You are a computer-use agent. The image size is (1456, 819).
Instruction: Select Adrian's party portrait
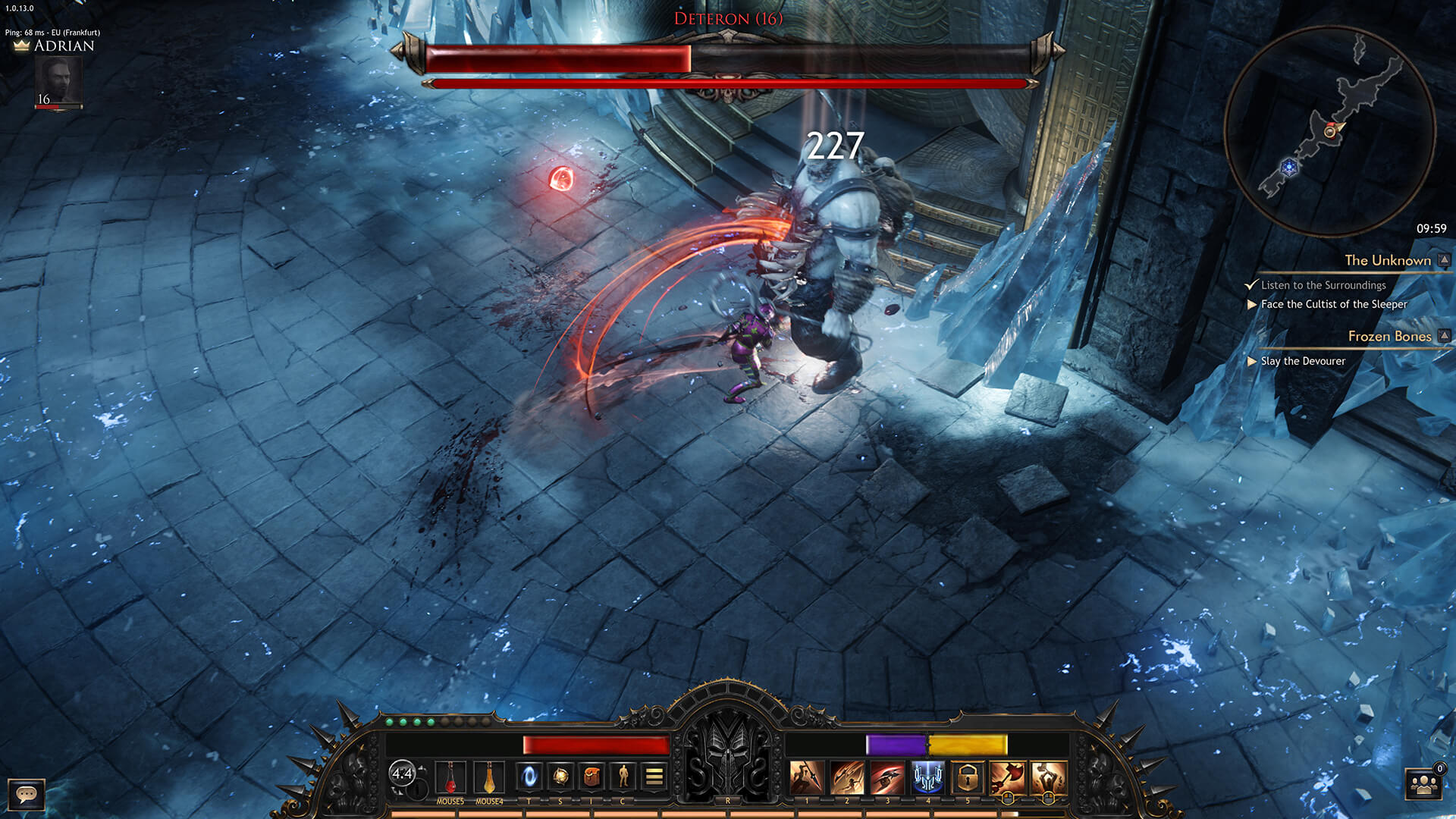(58, 80)
